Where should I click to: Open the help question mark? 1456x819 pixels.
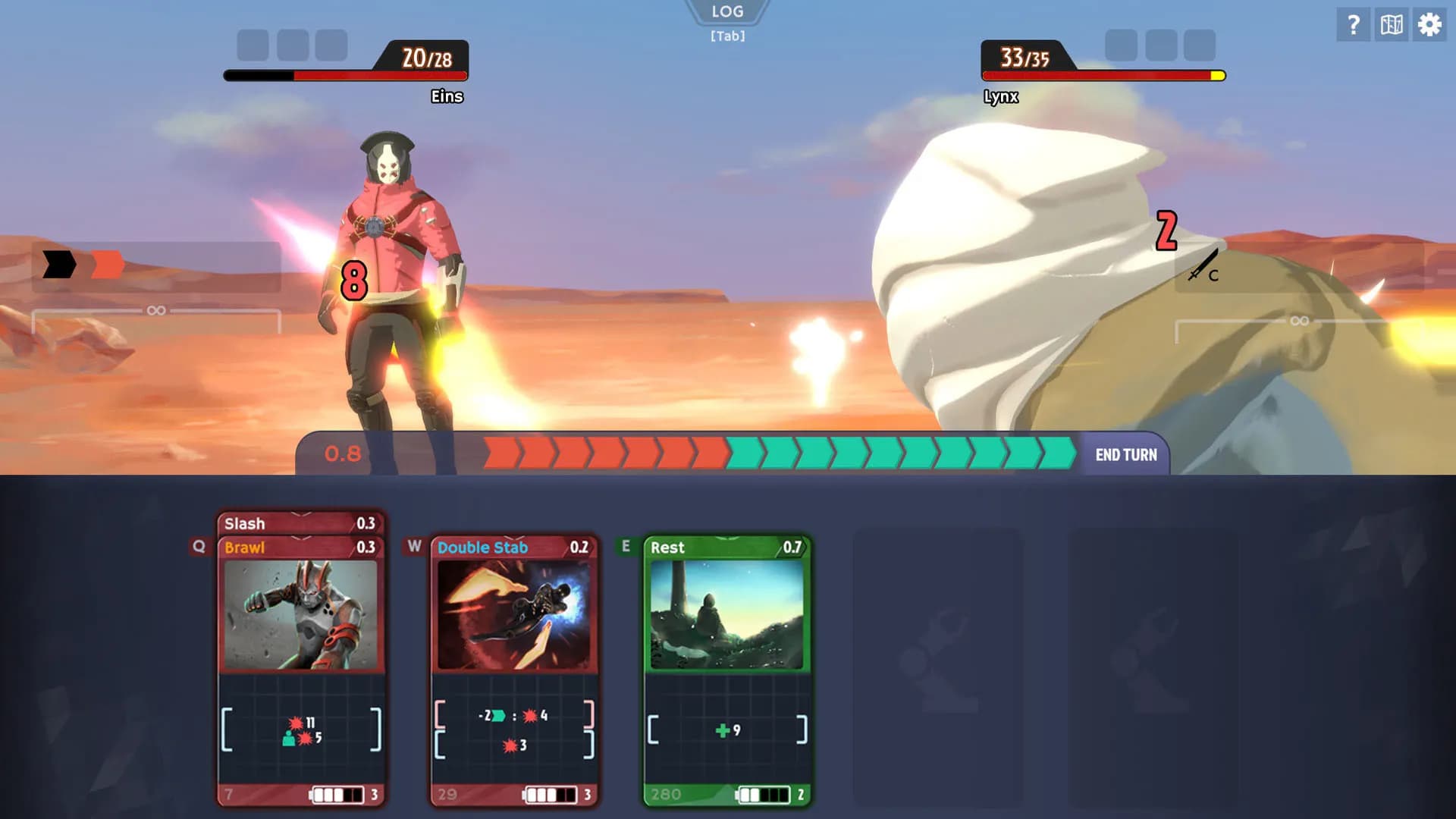click(x=1353, y=25)
